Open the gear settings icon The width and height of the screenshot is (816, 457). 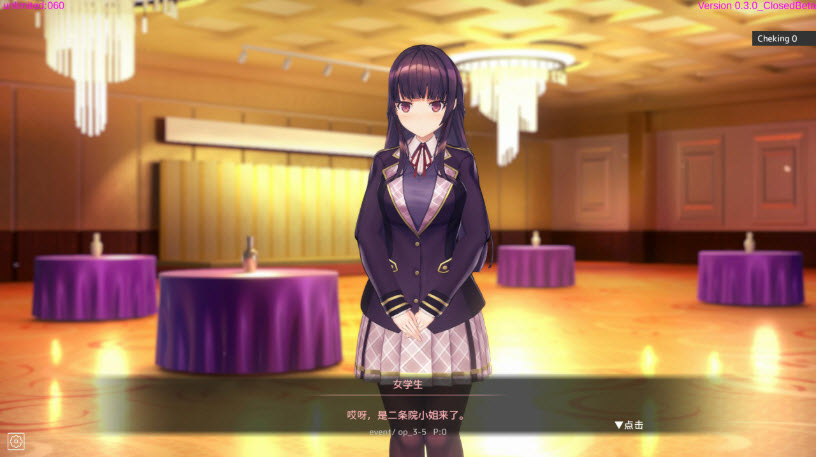point(16,440)
